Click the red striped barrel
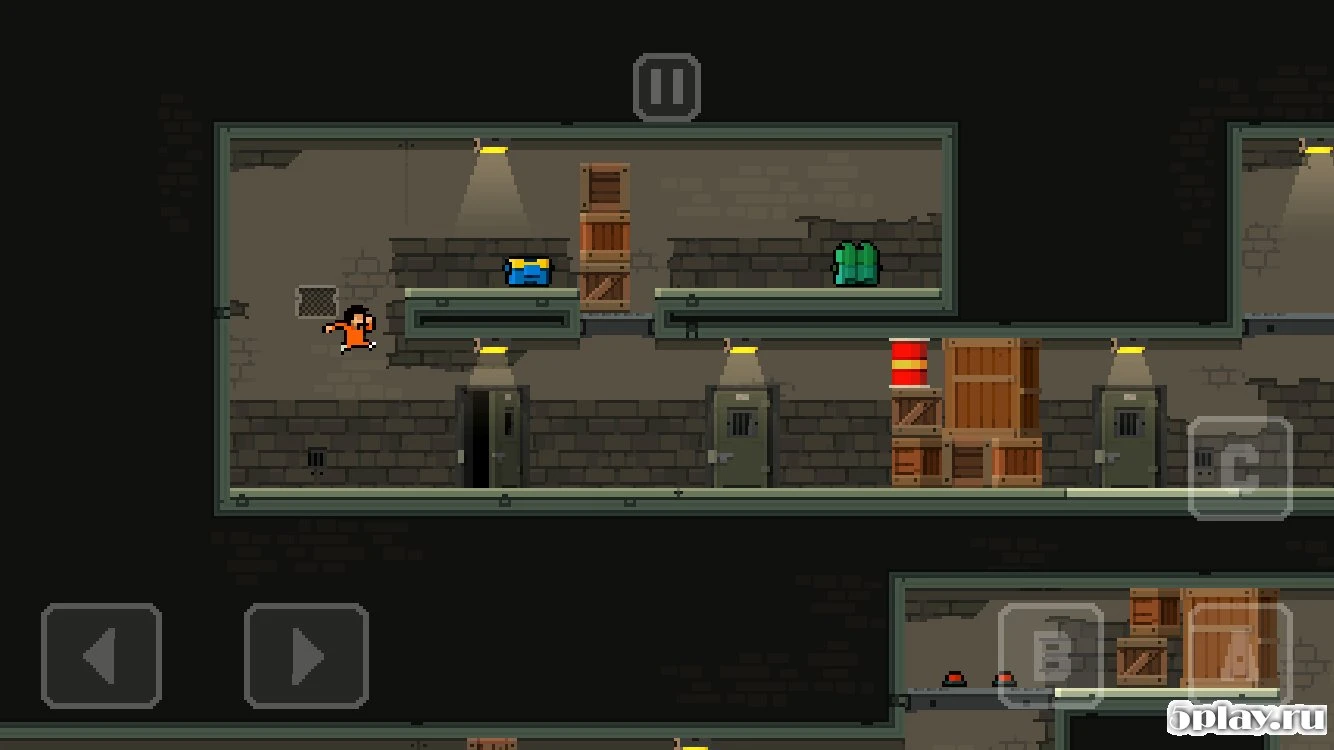The image size is (1334, 750). pyautogui.click(x=911, y=362)
